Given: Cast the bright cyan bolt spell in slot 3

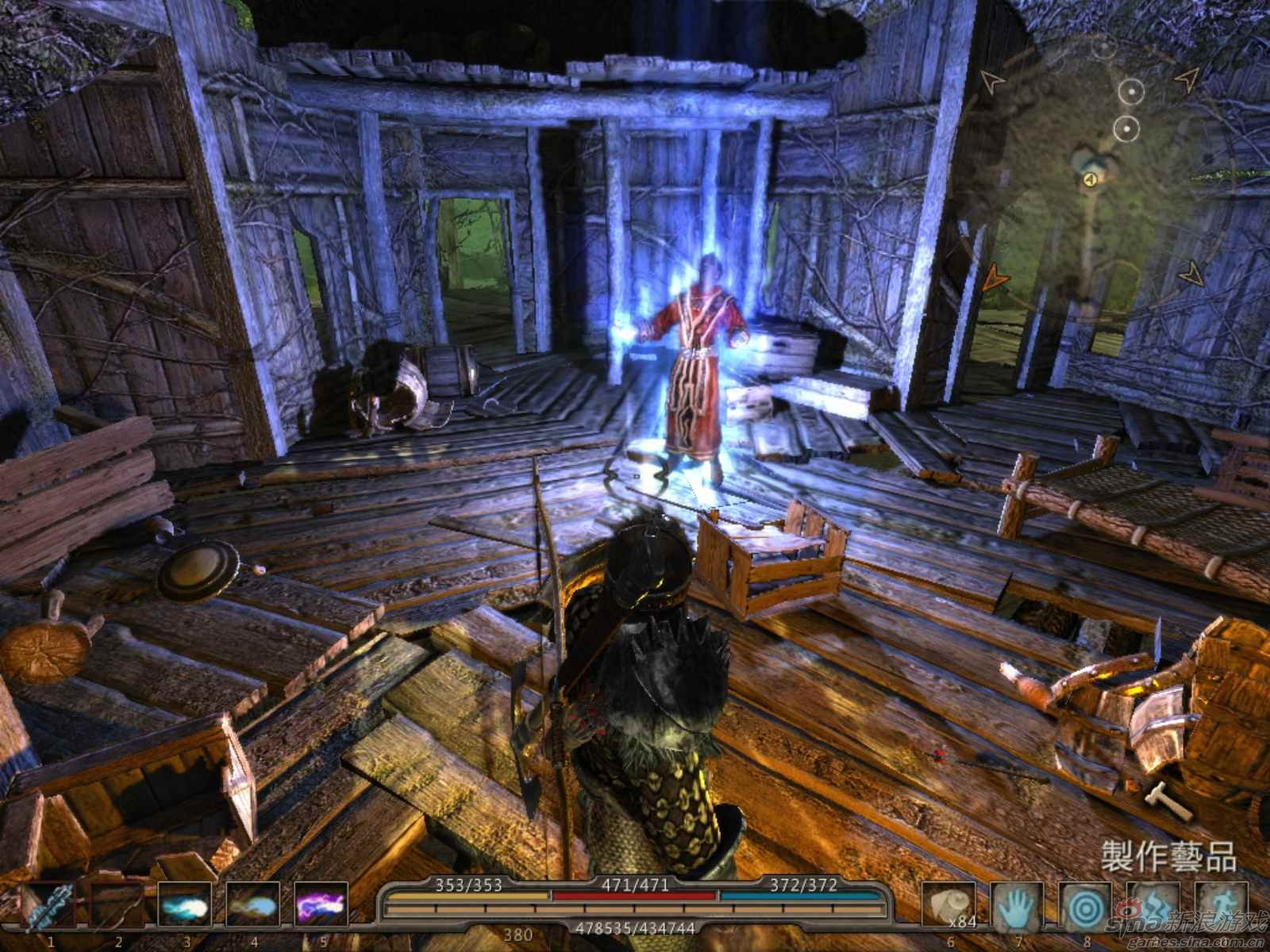Looking at the screenshot, I should tap(185, 904).
